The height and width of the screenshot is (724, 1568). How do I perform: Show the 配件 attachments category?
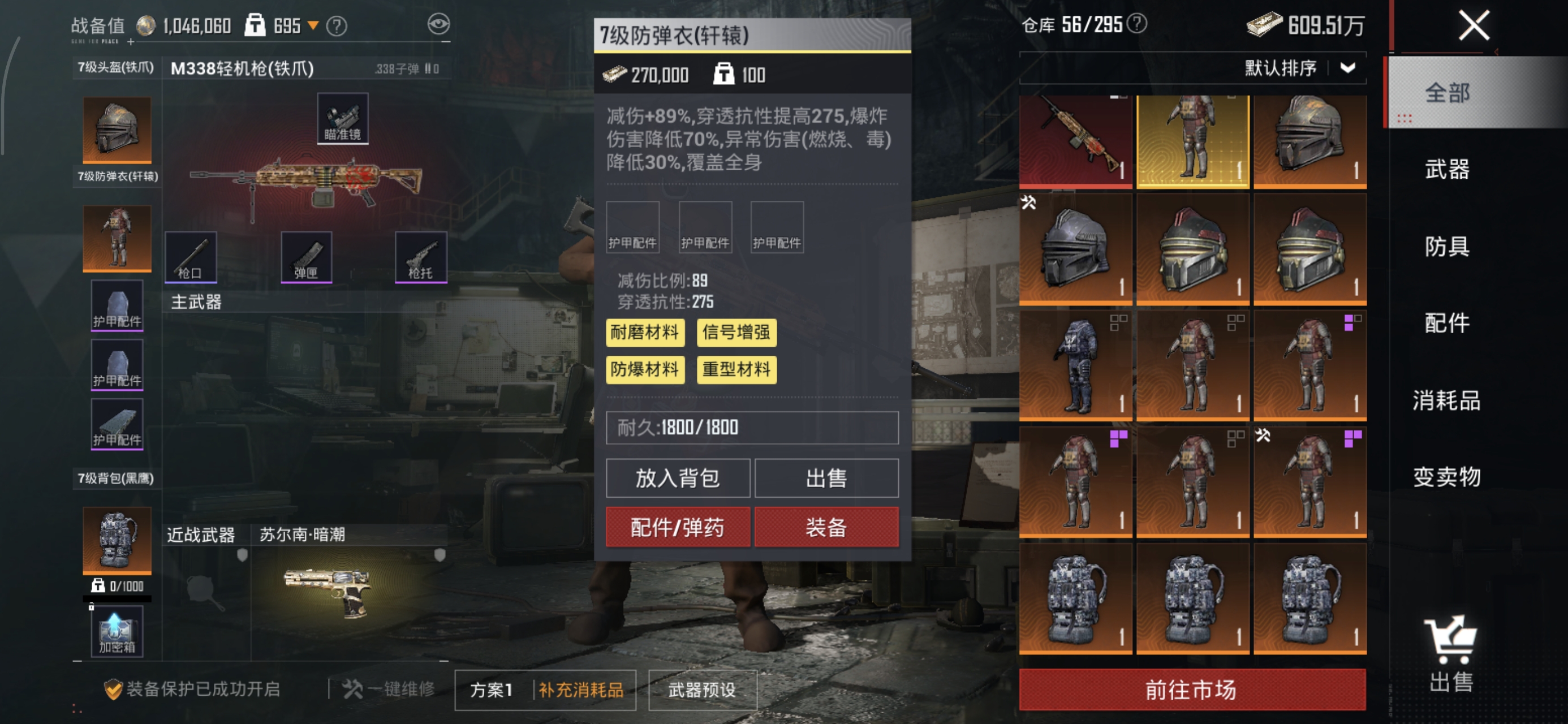click(1447, 324)
